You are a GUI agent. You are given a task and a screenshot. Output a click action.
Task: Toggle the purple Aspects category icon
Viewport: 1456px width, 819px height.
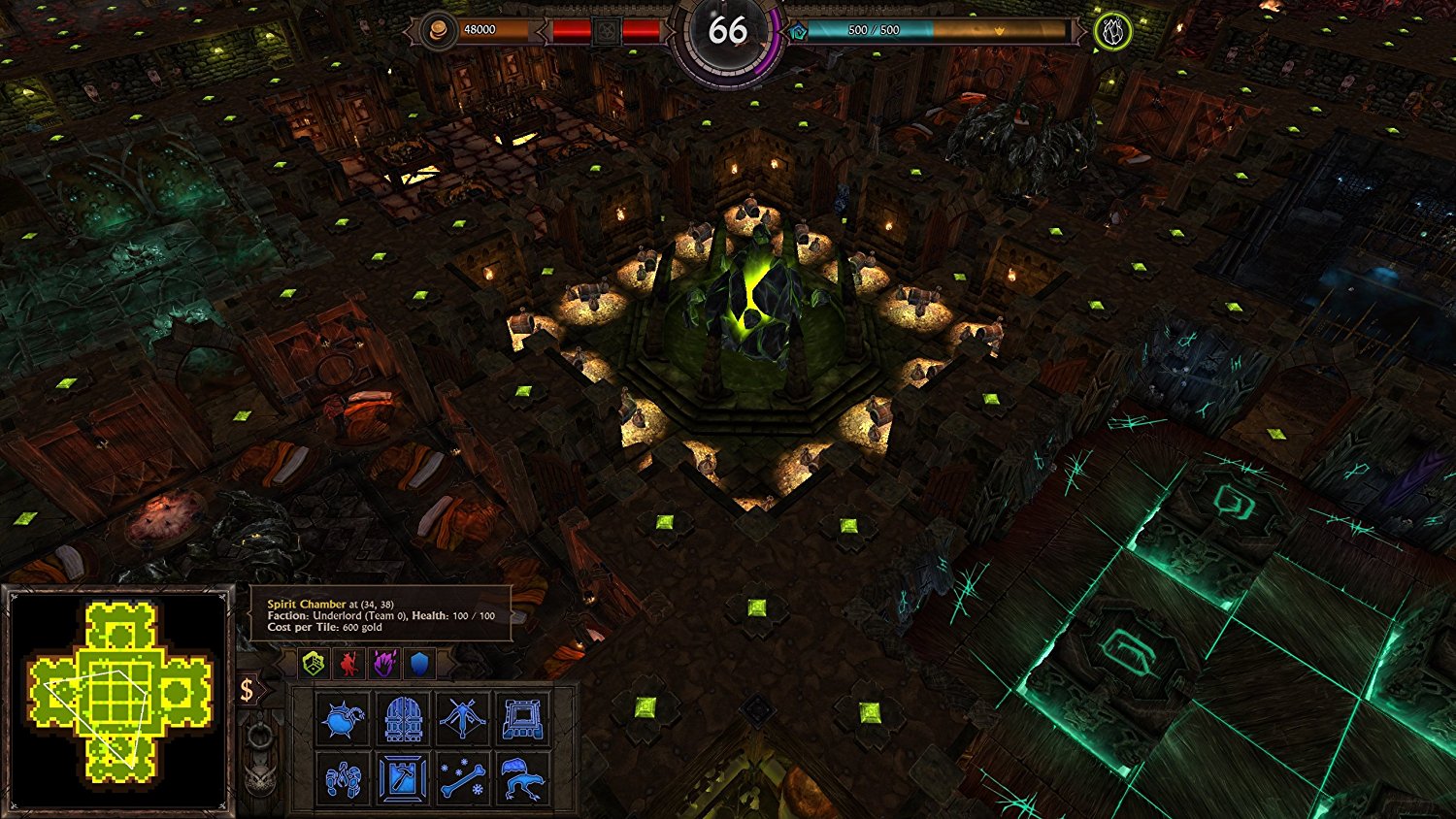click(x=383, y=663)
